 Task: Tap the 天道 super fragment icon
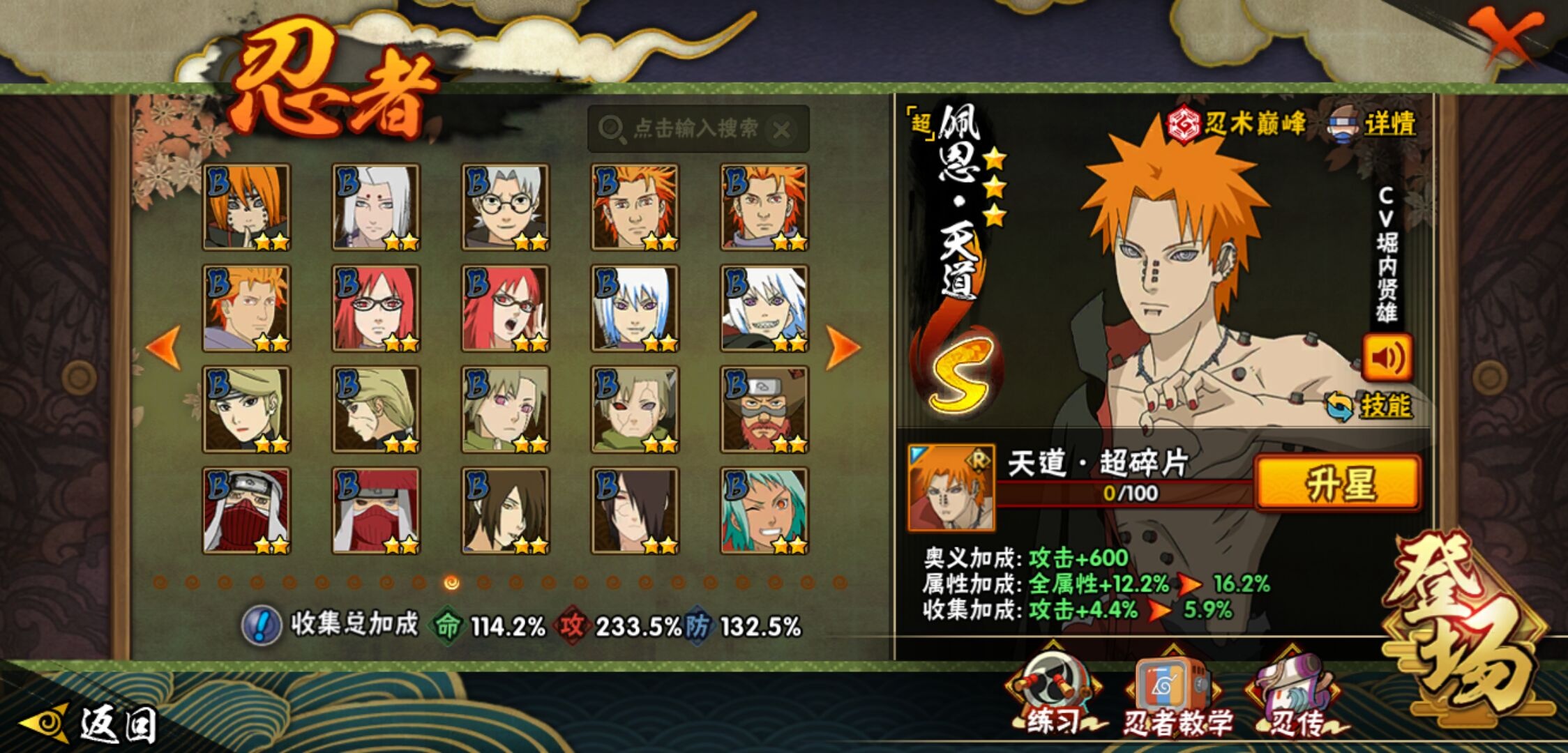pyautogui.click(x=951, y=487)
